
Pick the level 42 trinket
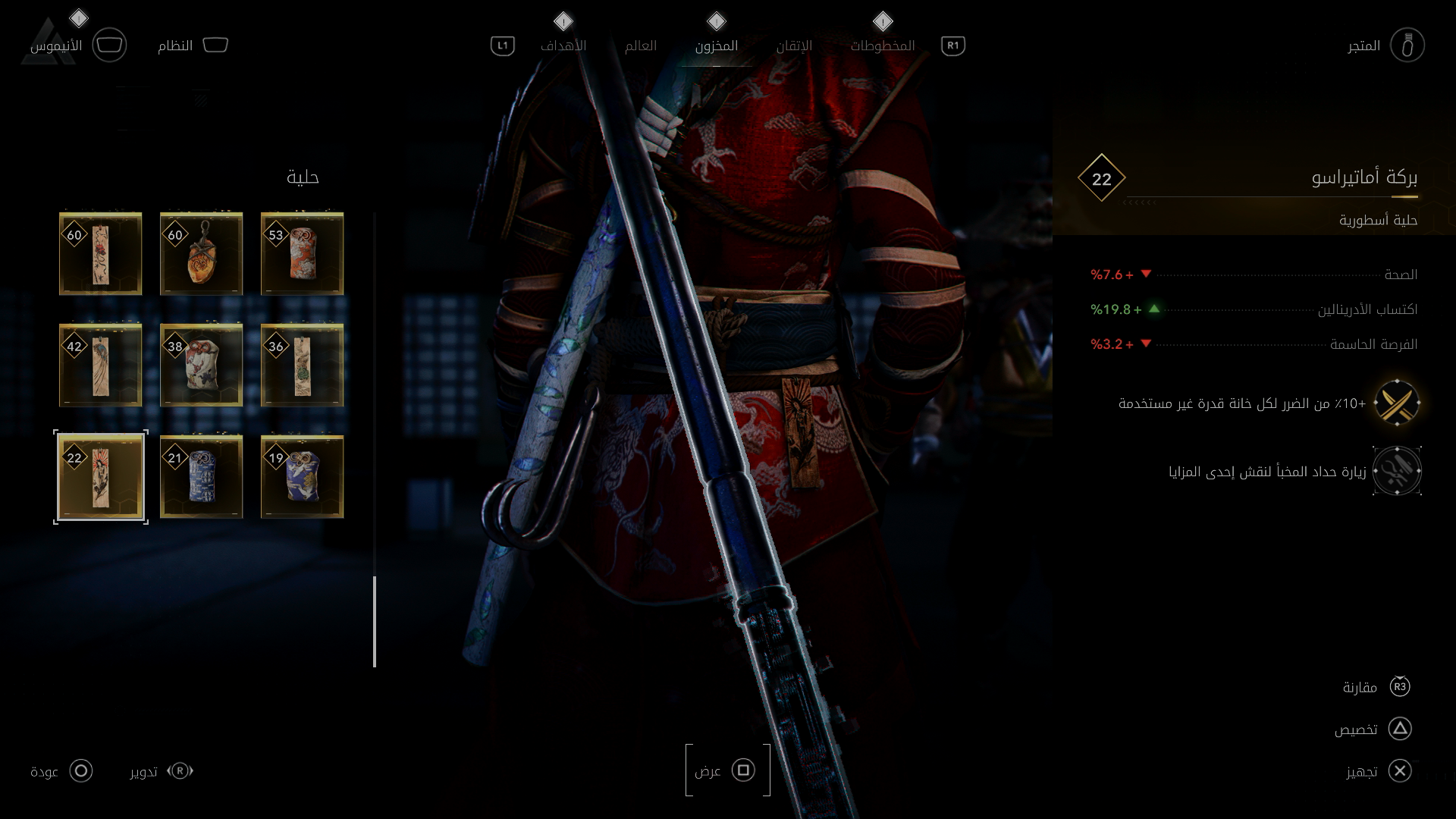(101, 366)
